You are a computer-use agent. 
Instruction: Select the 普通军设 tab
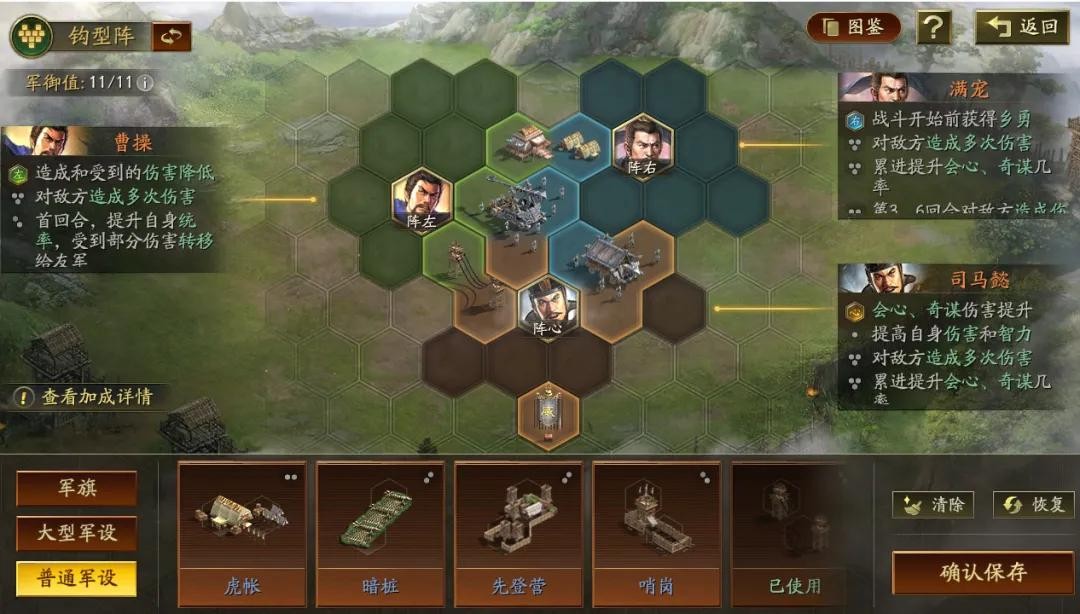[76, 579]
